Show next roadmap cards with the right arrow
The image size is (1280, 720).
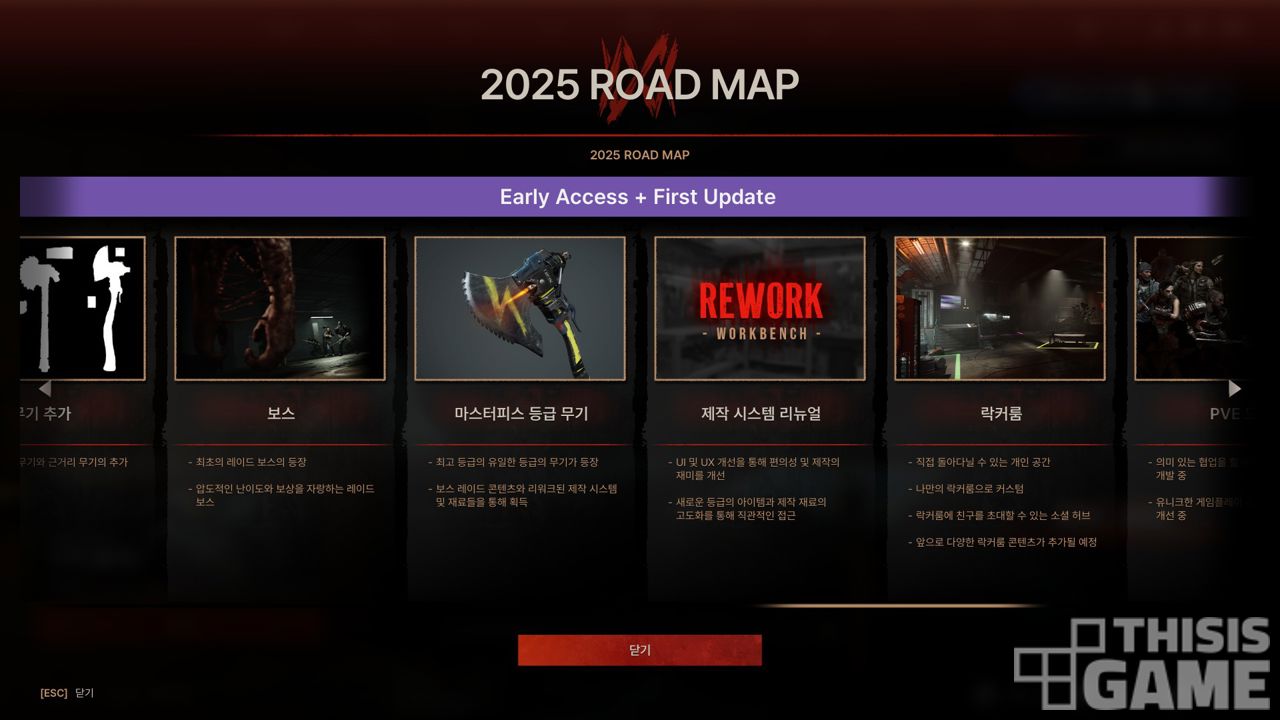point(1235,388)
